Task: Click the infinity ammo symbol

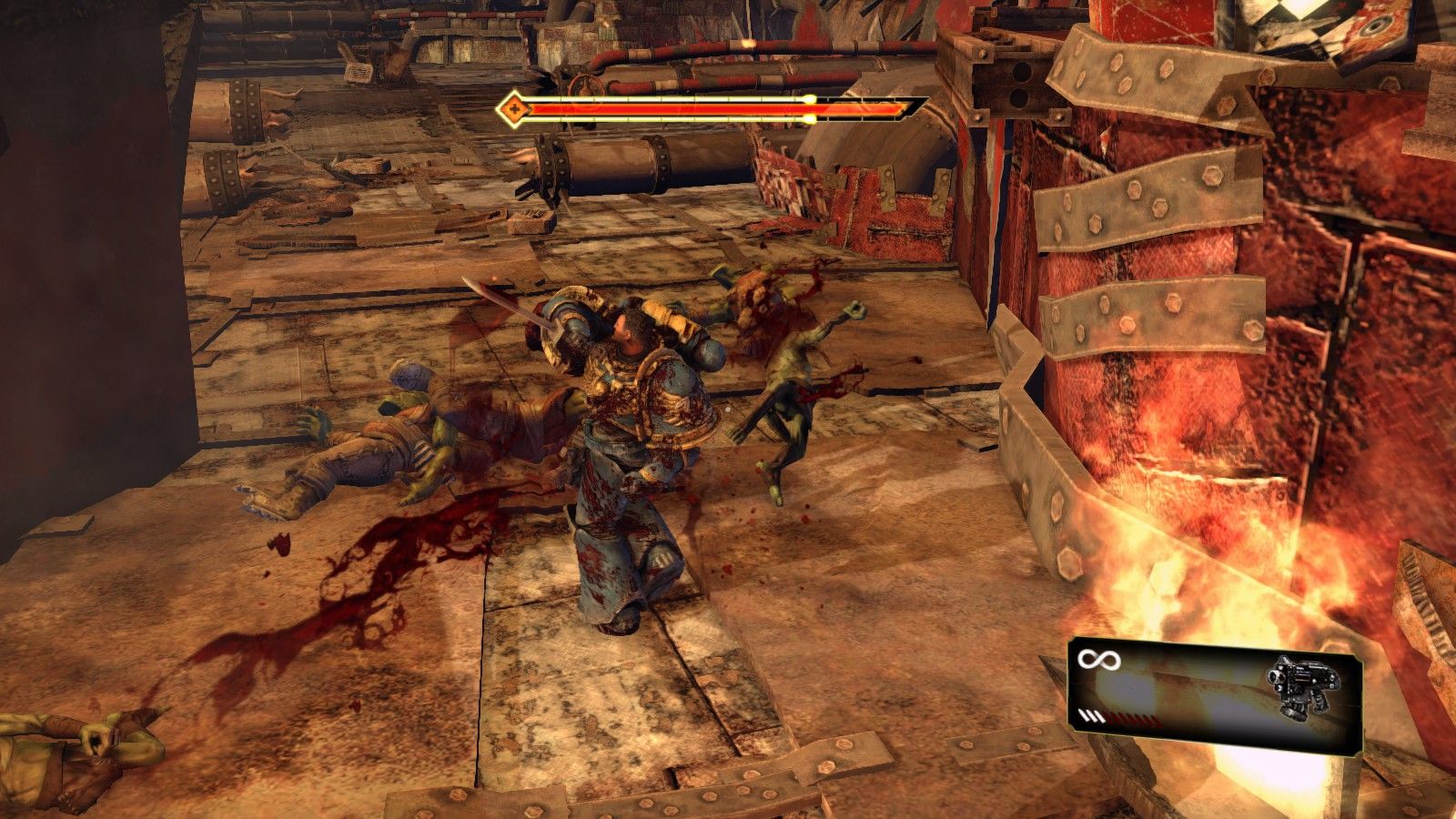Action: click(1099, 658)
